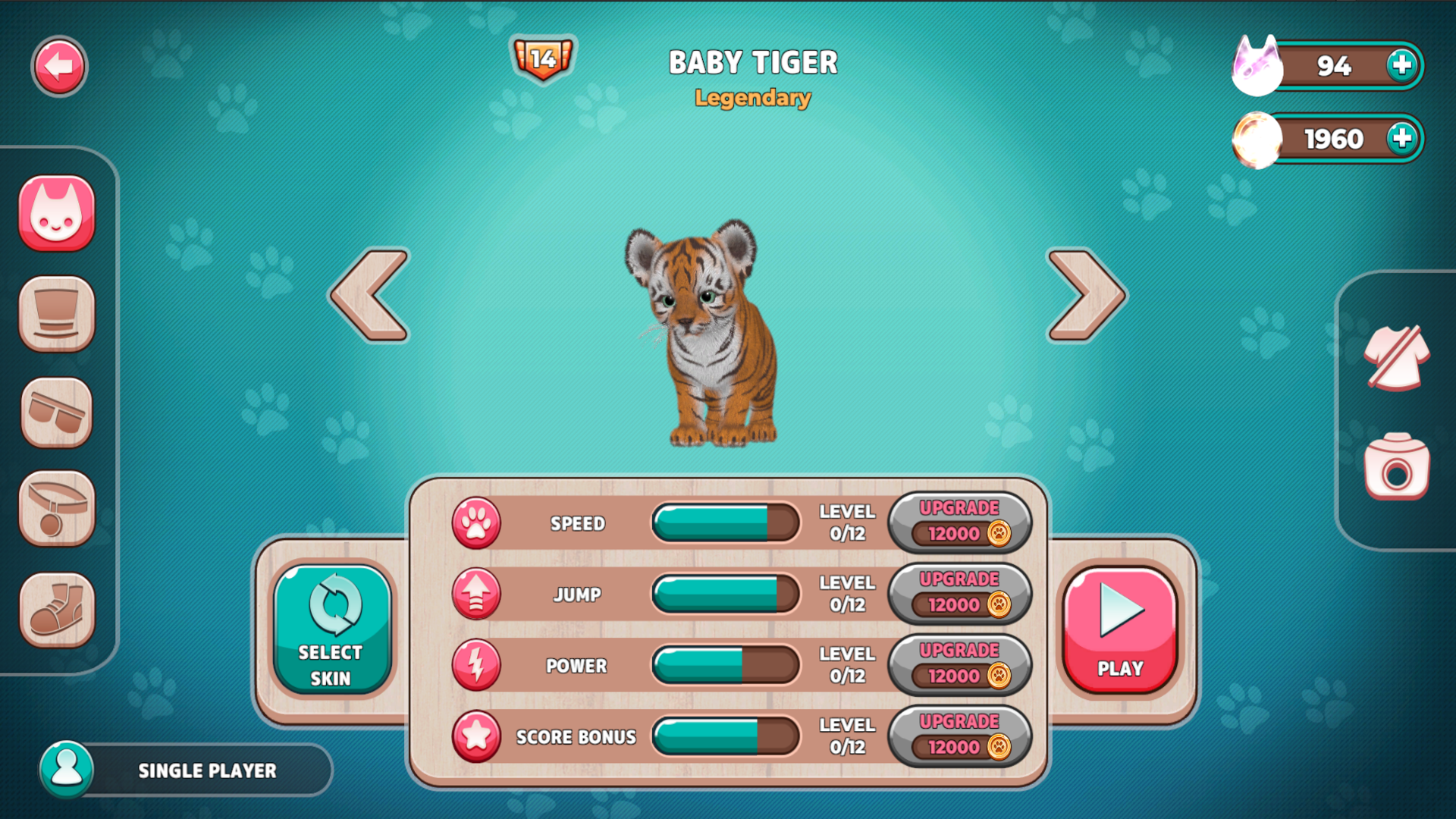The image size is (1456, 819).
Task: Click the star Score Bonus icon
Action: point(477,736)
